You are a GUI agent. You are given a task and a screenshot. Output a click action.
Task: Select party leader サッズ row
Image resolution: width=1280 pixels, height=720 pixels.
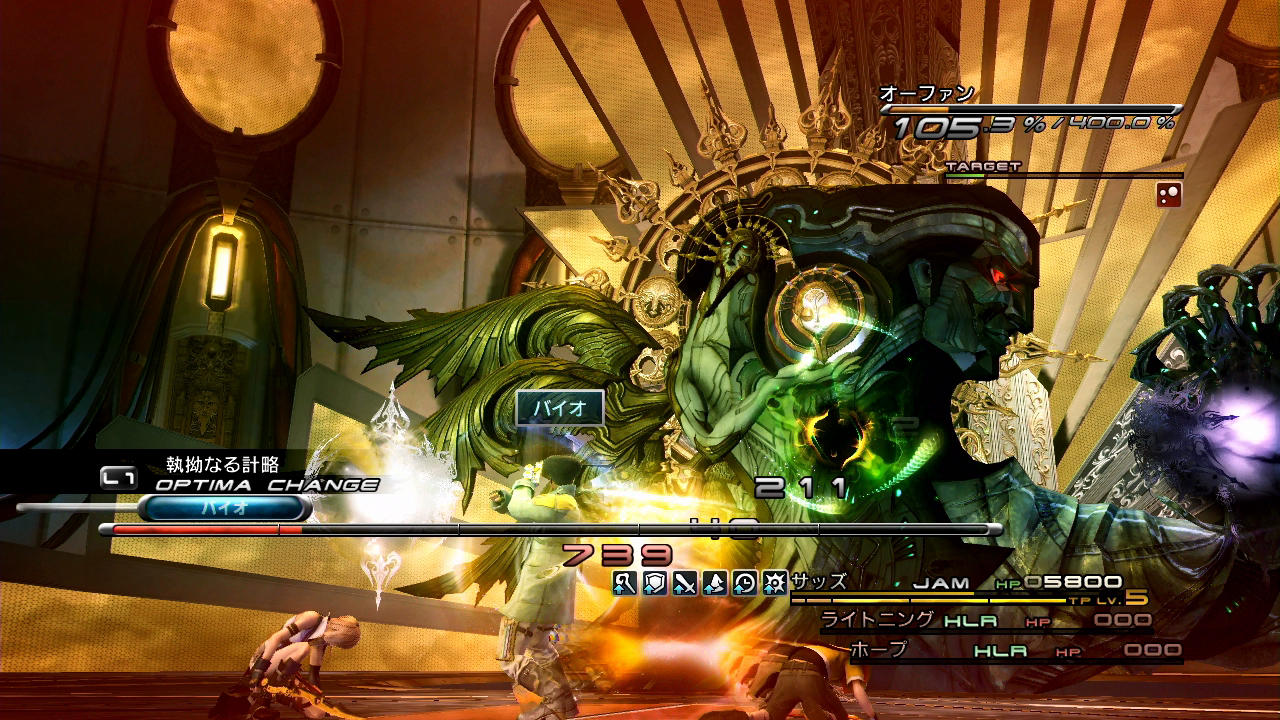pos(818,582)
